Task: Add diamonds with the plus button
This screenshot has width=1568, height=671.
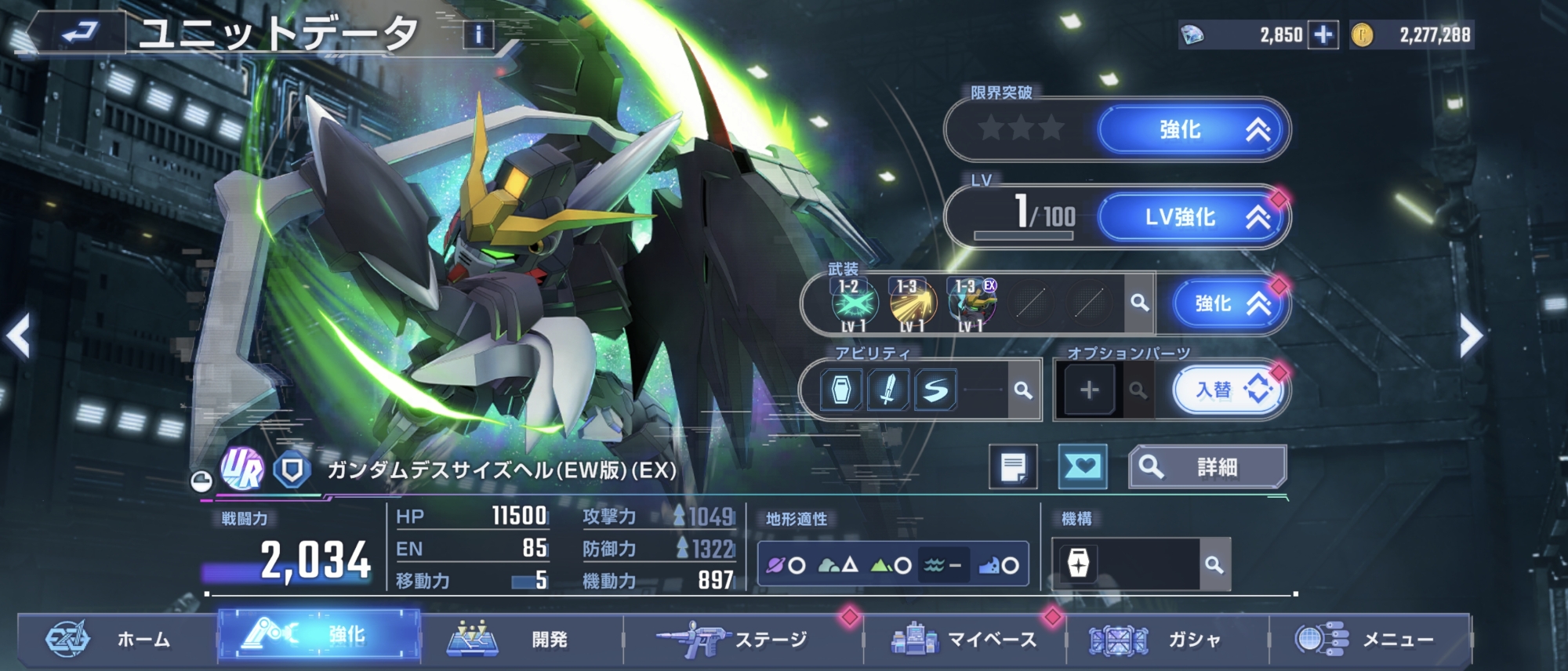Action: 1323,35
